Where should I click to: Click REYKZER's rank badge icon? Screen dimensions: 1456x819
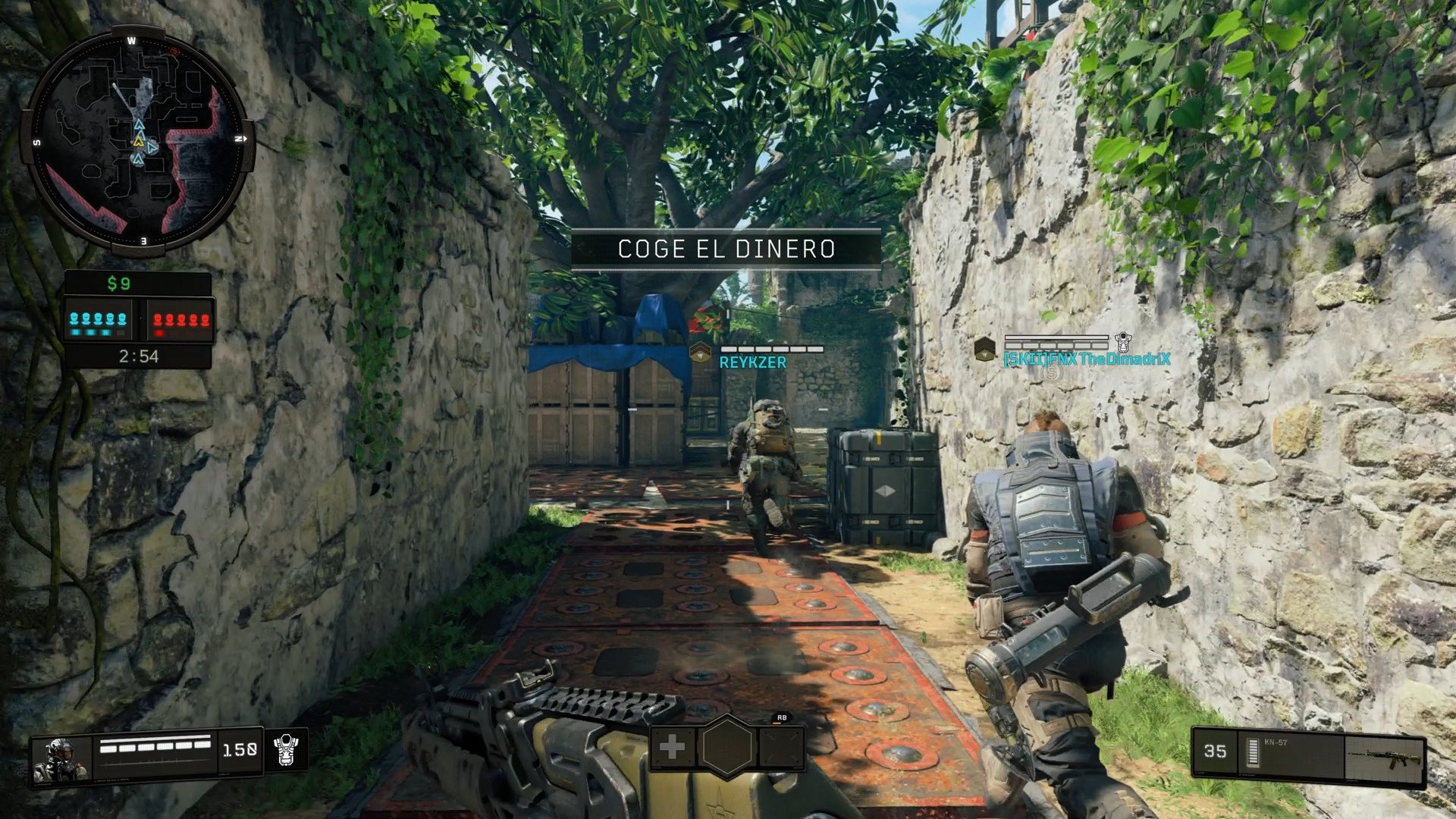(x=701, y=351)
